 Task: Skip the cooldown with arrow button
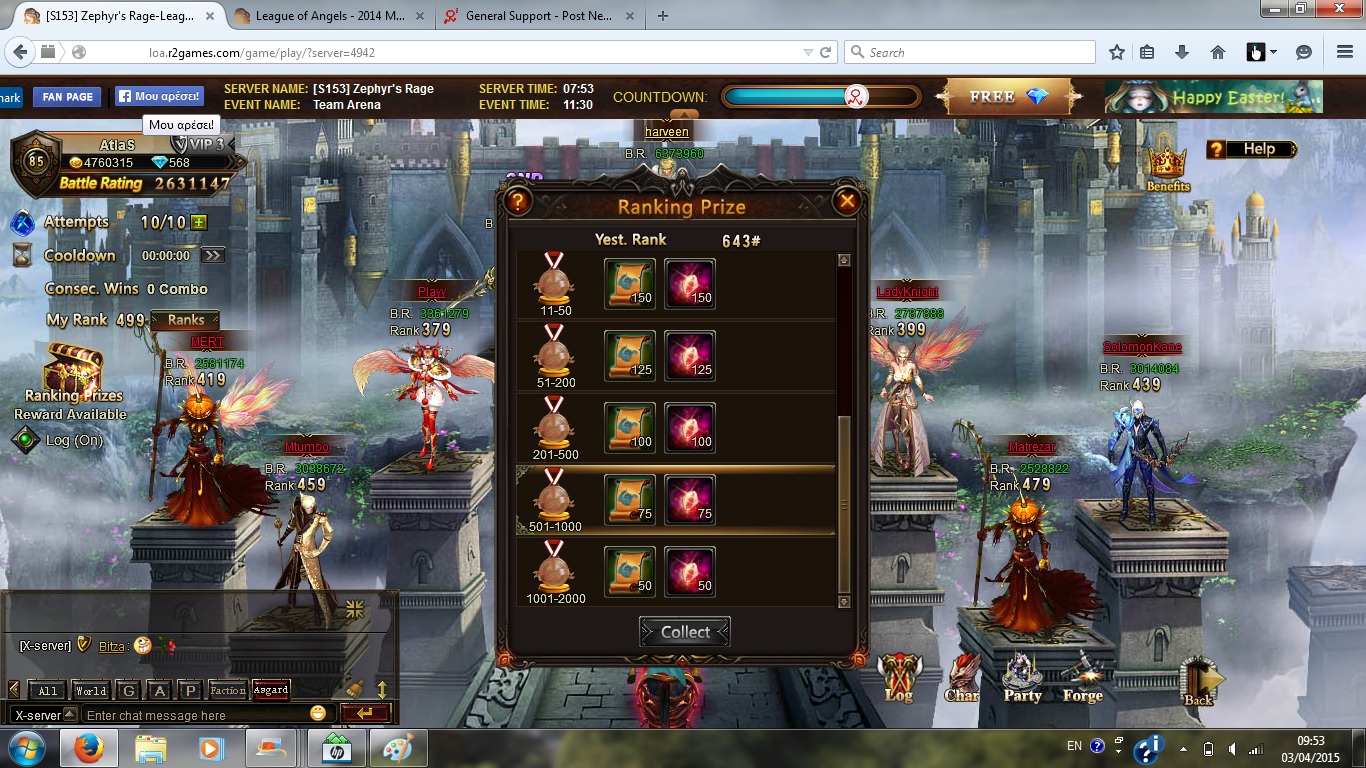pos(212,255)
